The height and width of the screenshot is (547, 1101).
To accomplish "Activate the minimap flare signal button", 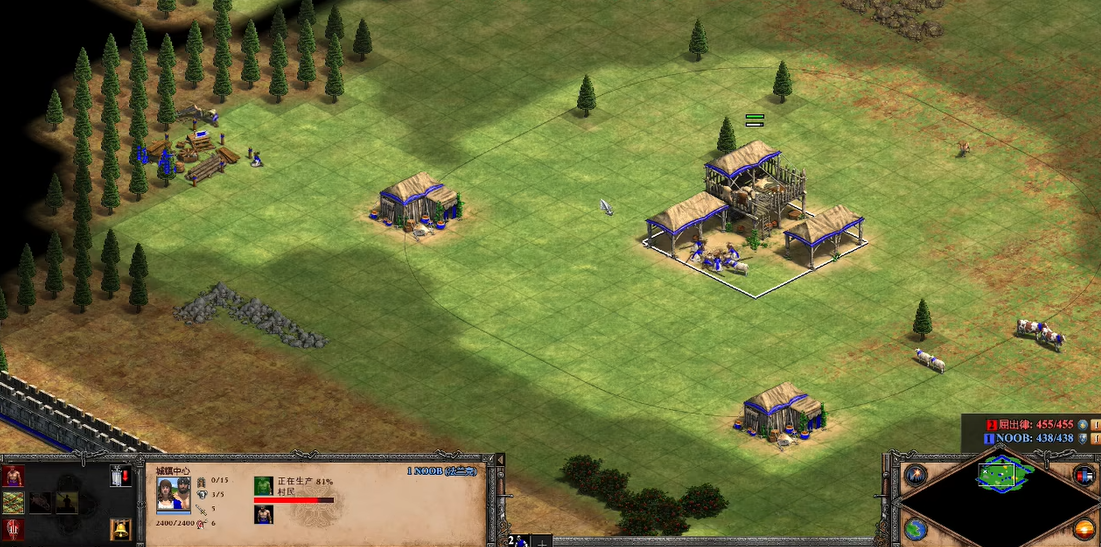I will (915, 475).
